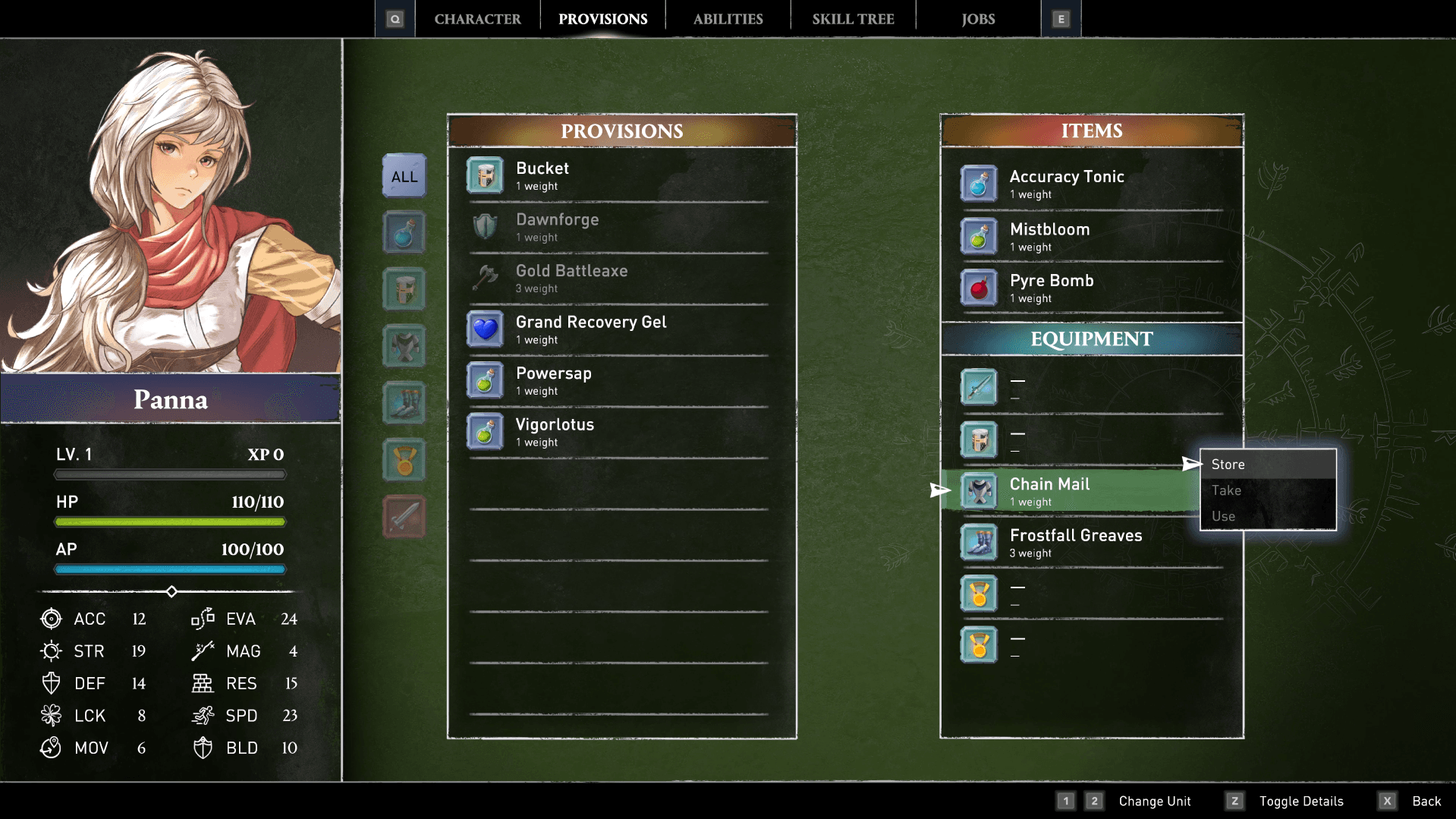Image resolution: width=1456 pixels, height=819 pixels.
Task: Select the helmet filter icon
Action: click(404, 289)
